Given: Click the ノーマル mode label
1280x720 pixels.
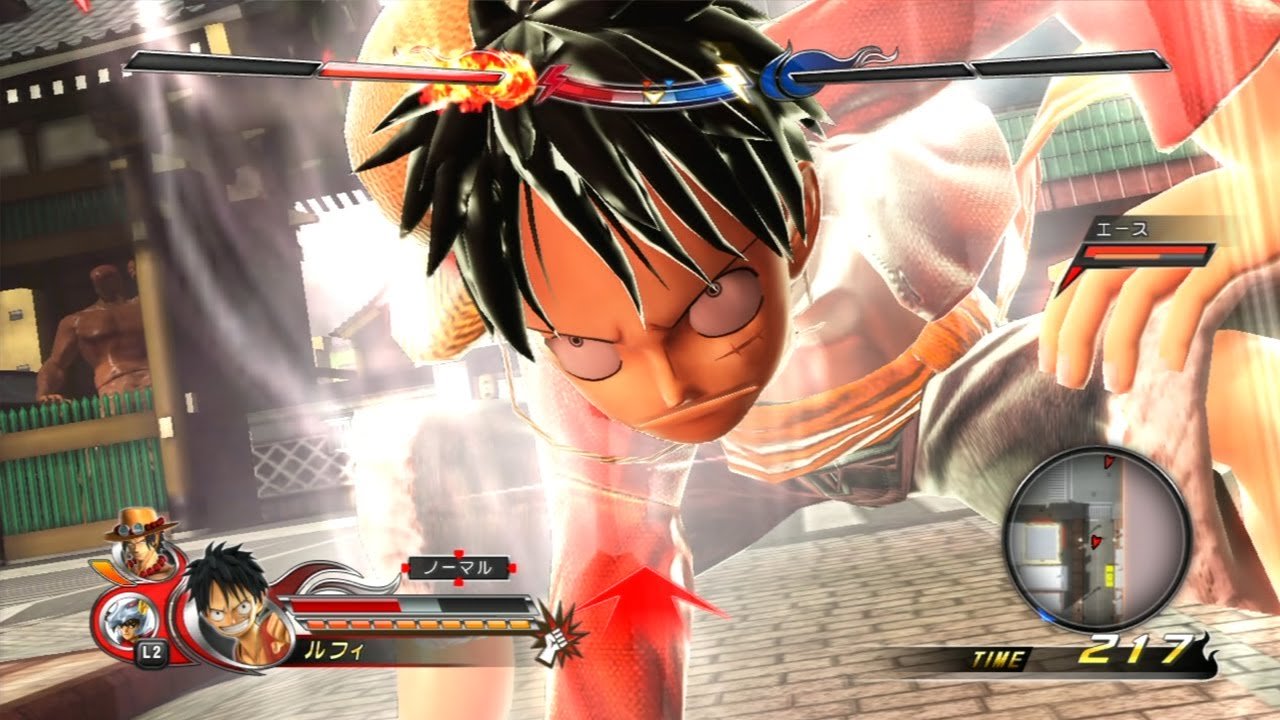Looking at the screenshot, I should (458, 567).
